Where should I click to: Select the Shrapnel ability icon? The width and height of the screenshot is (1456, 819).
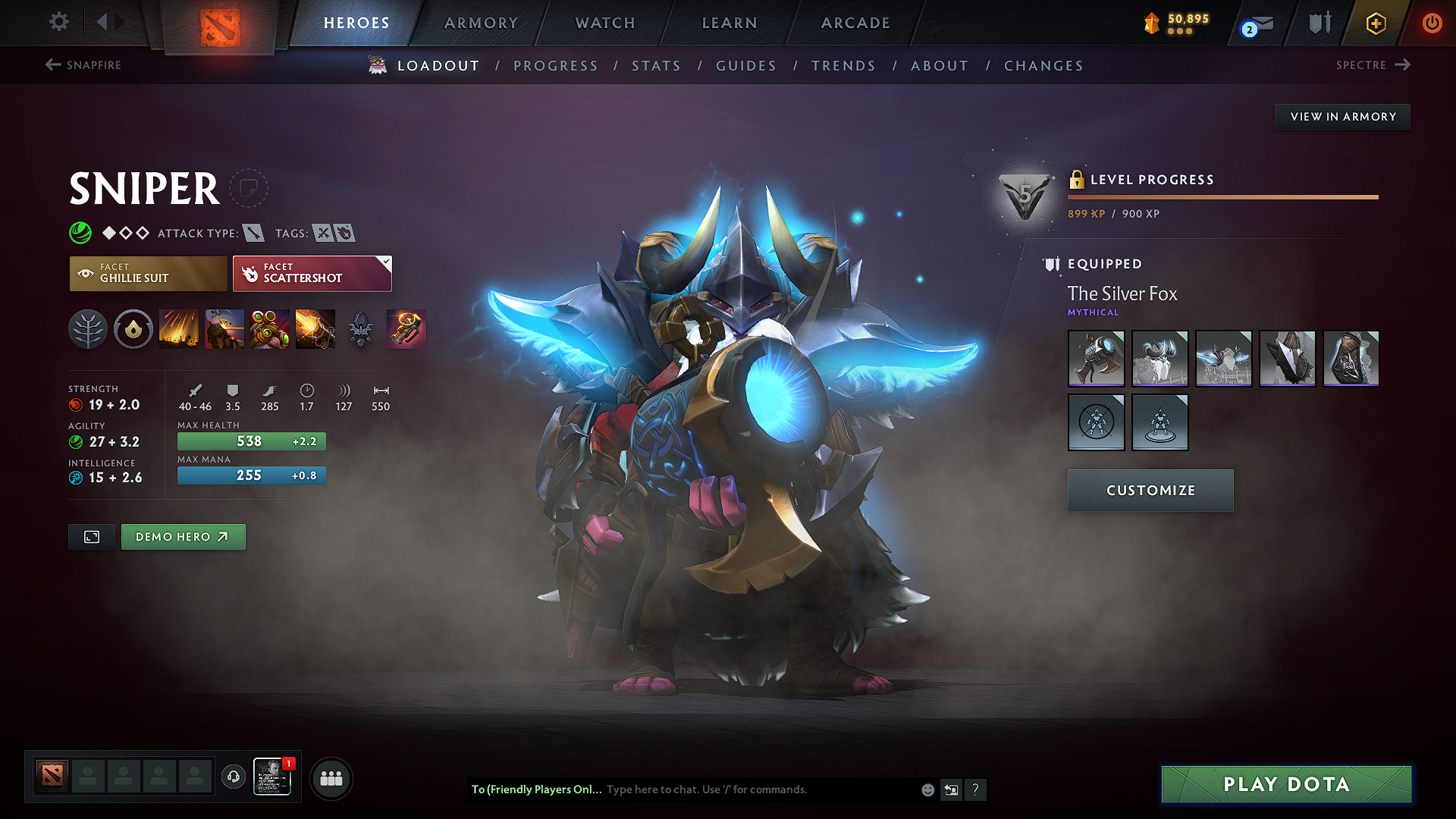(x=179, y=328)
